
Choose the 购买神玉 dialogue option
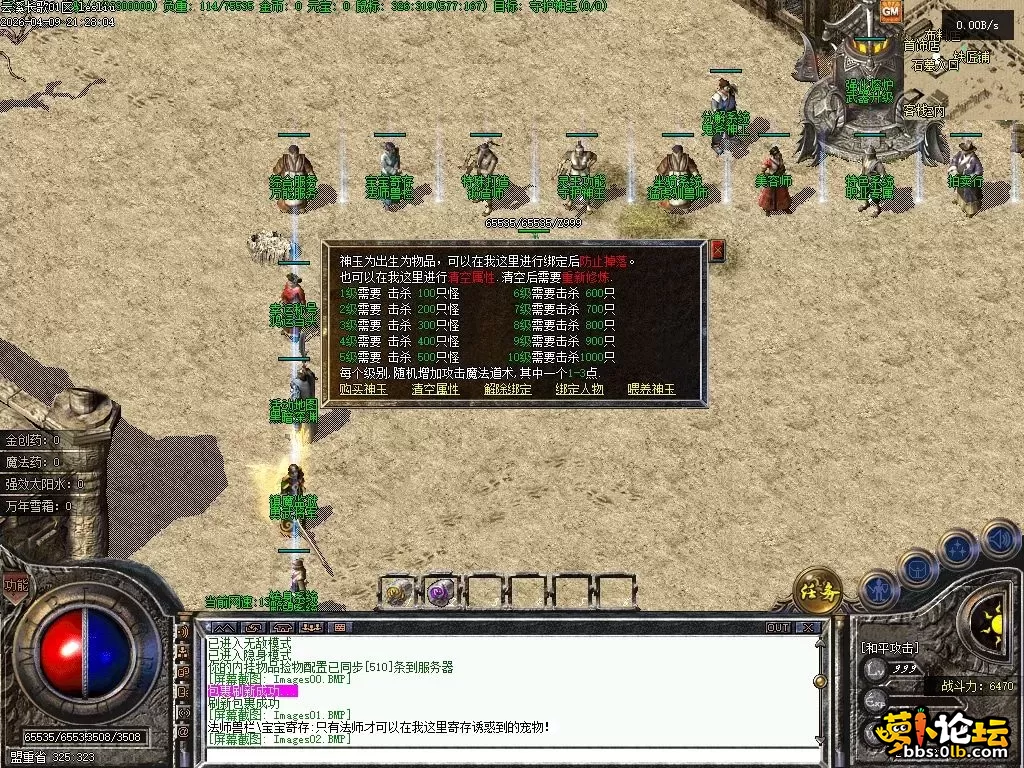pyautogui.click(x=363, y=389)
